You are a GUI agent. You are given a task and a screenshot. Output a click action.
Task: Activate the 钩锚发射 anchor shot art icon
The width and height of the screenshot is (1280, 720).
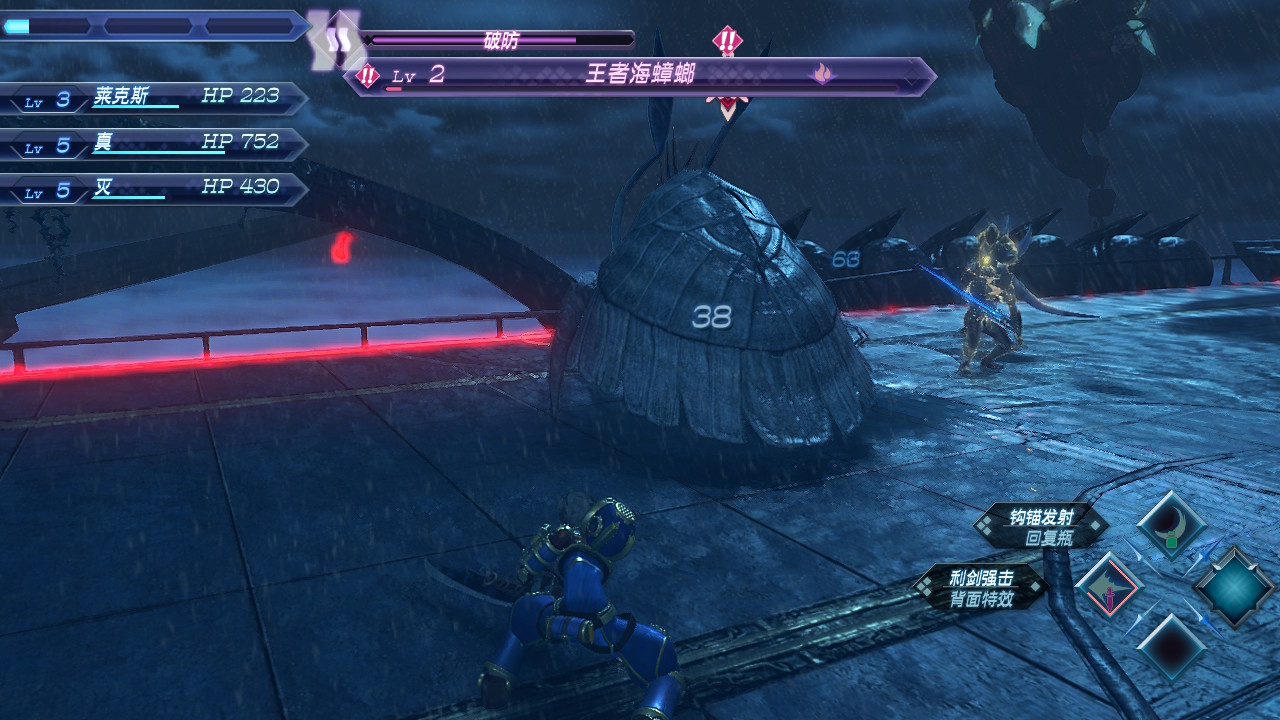click(1172, 525)
